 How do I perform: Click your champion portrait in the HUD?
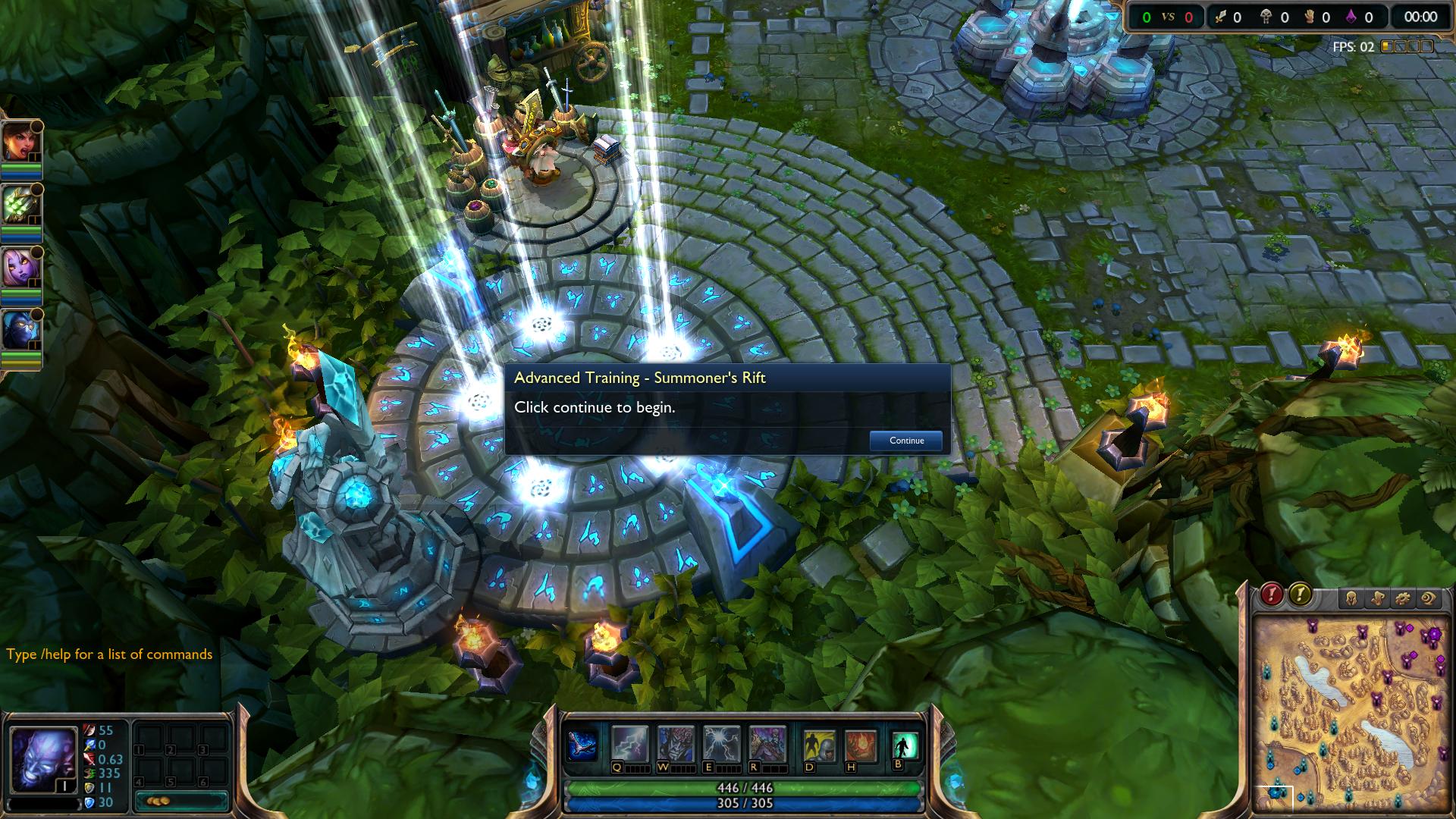[x=42, y=759]
